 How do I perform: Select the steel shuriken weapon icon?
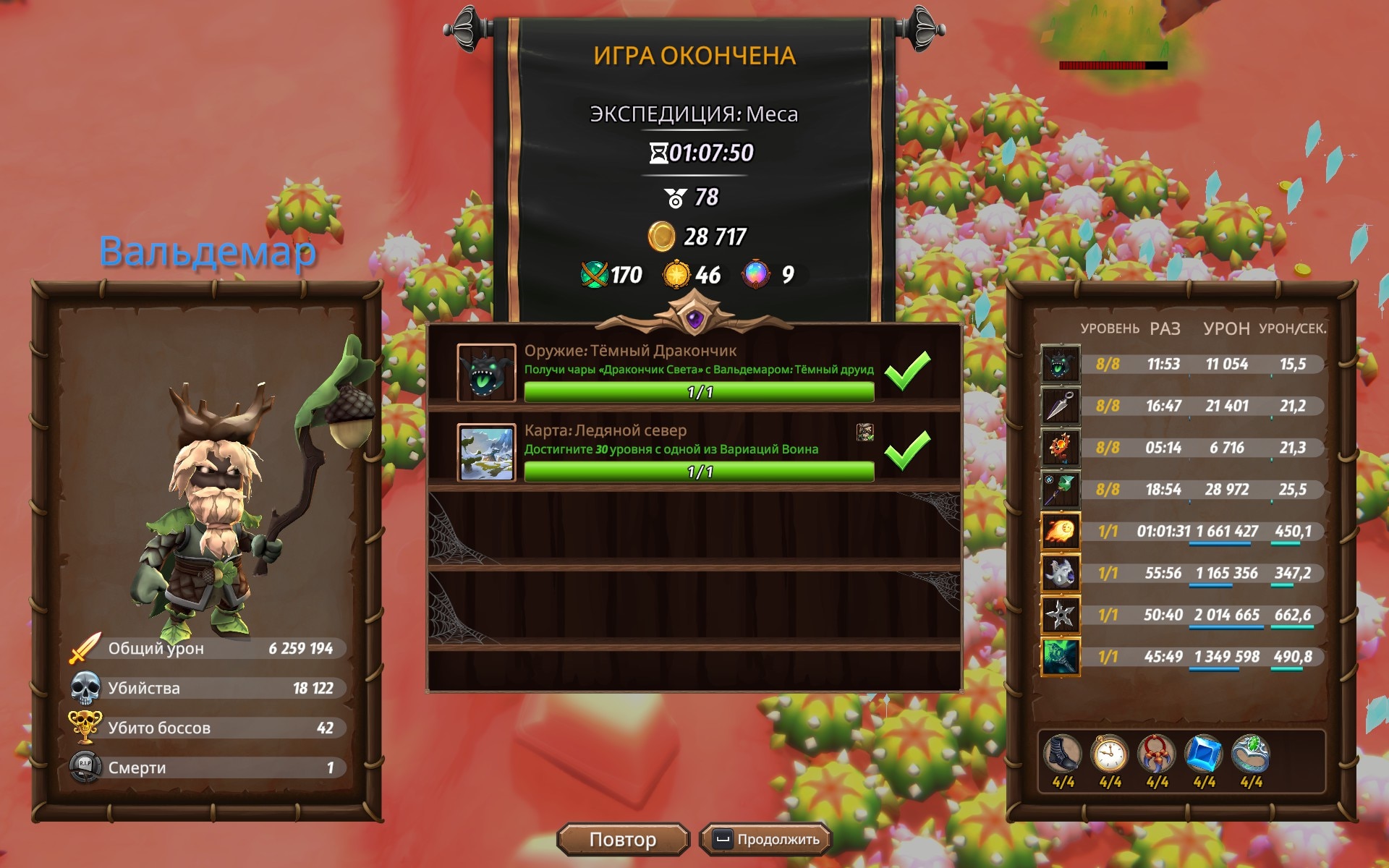(1060, 616)
